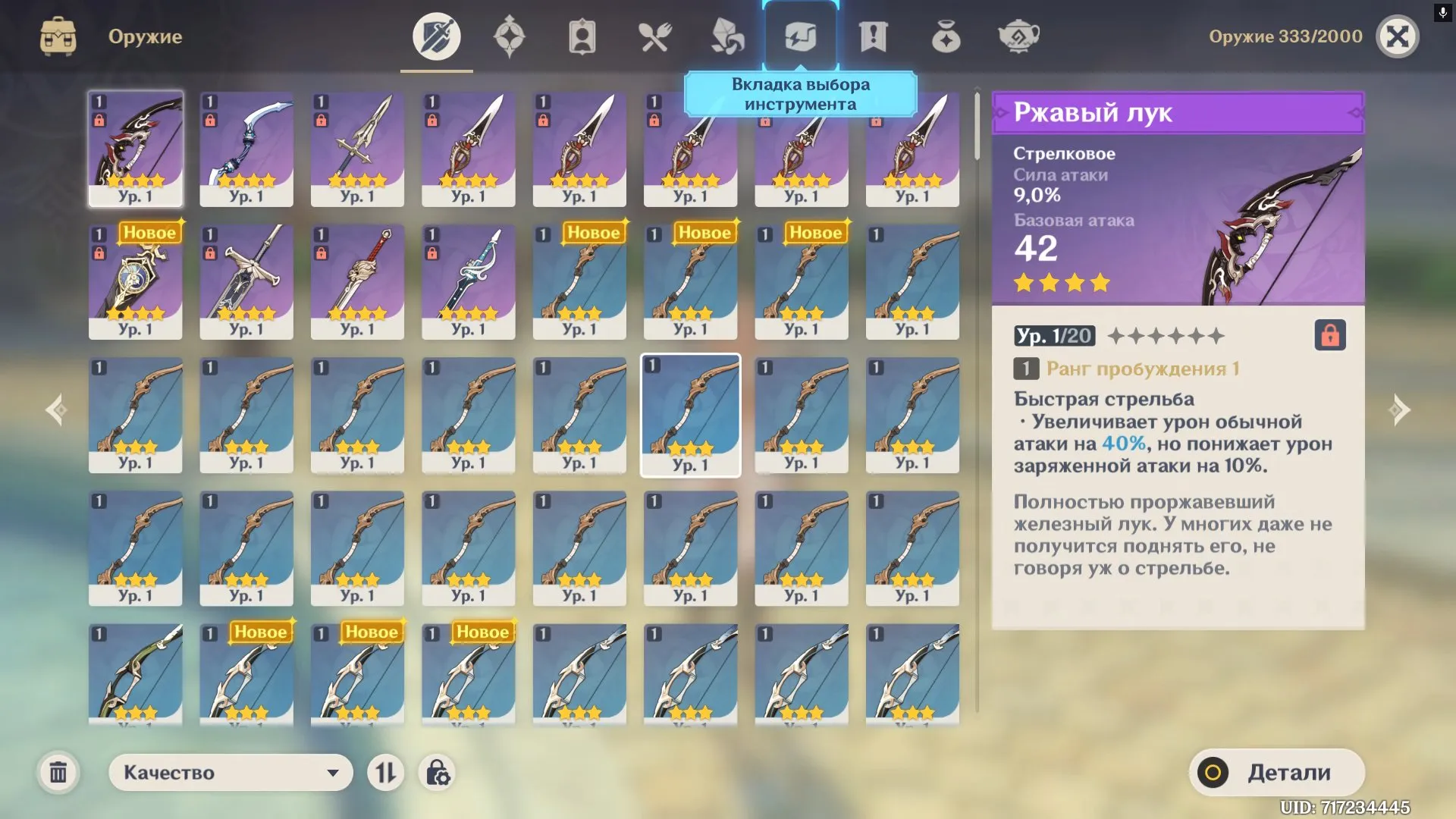Viewport: 1456px width, 819px height.
Task: Open the Artifacts inventory tab compass icon
Action: tap(510, 34)
